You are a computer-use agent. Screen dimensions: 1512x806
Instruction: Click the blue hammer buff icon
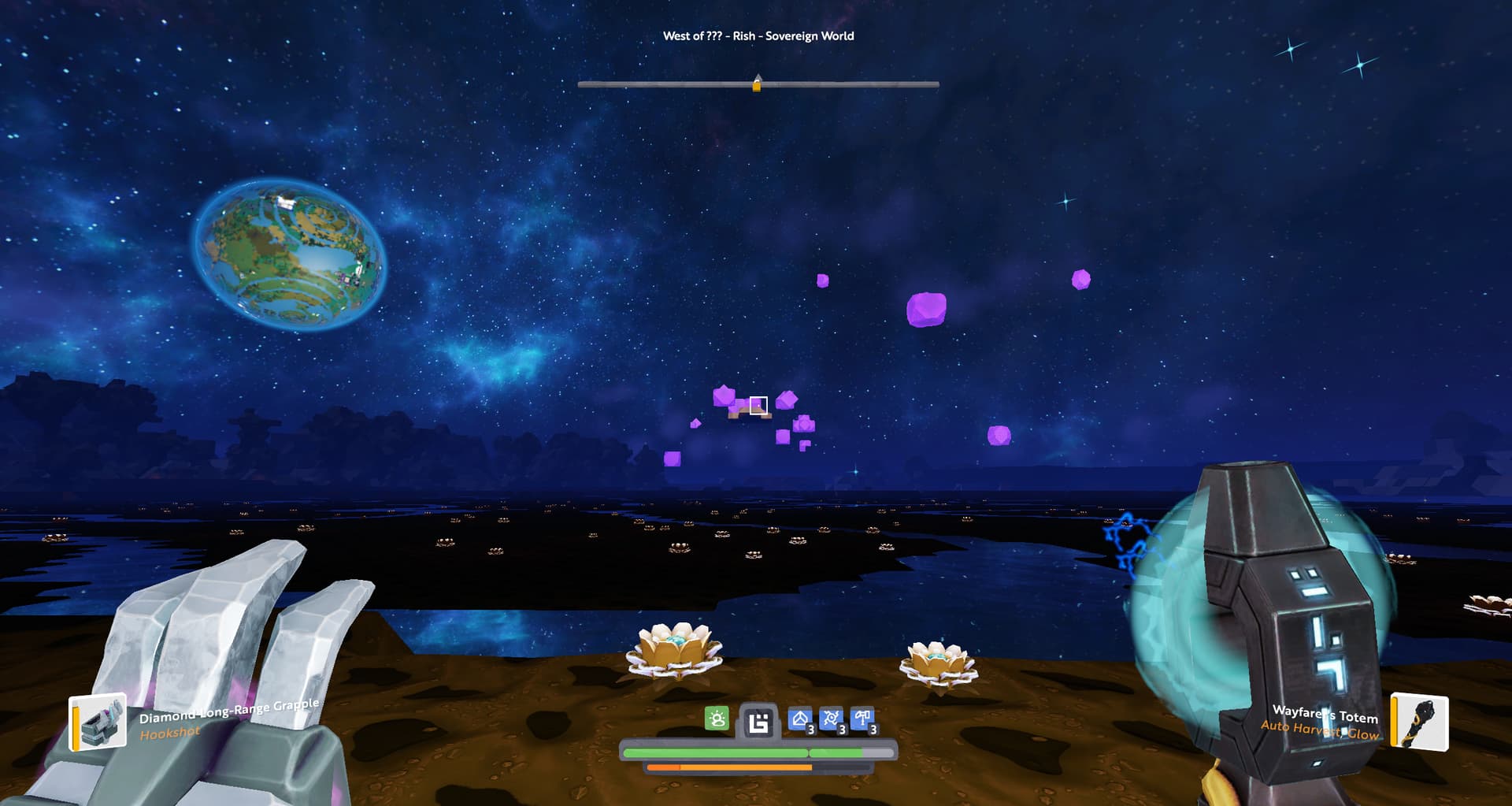pos(863,719)
